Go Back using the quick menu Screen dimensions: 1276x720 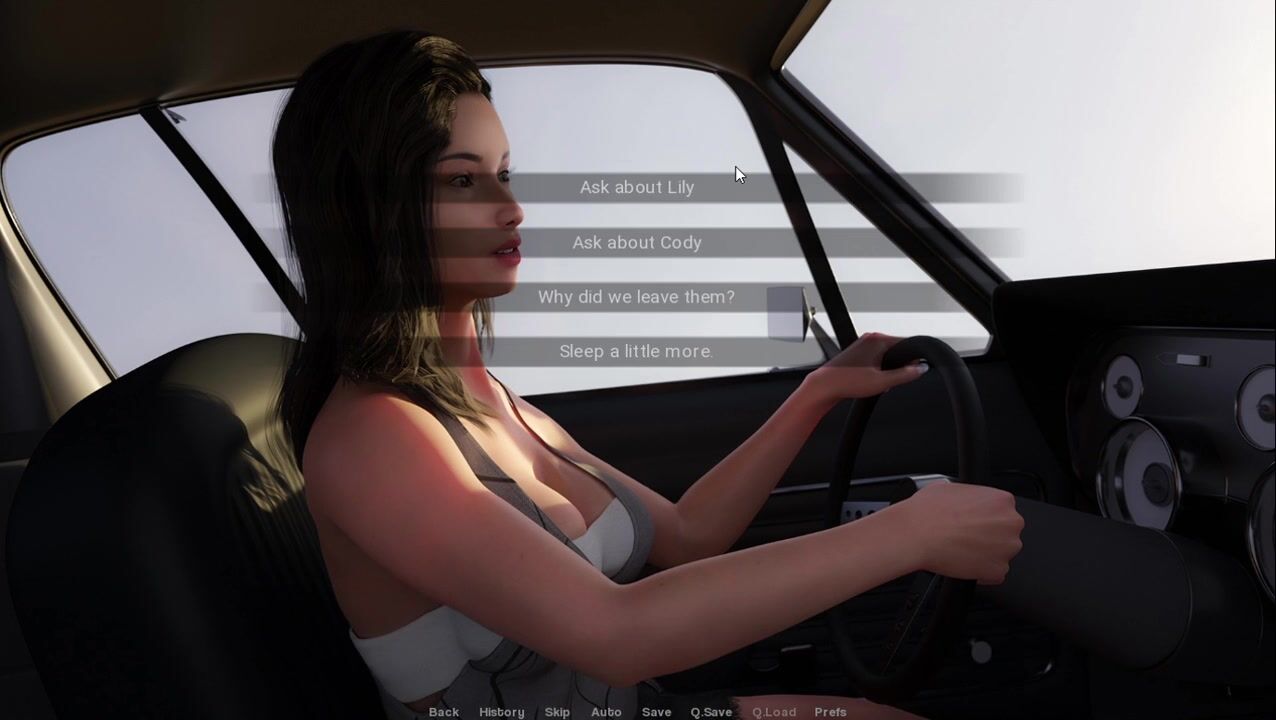click(444, 712)
